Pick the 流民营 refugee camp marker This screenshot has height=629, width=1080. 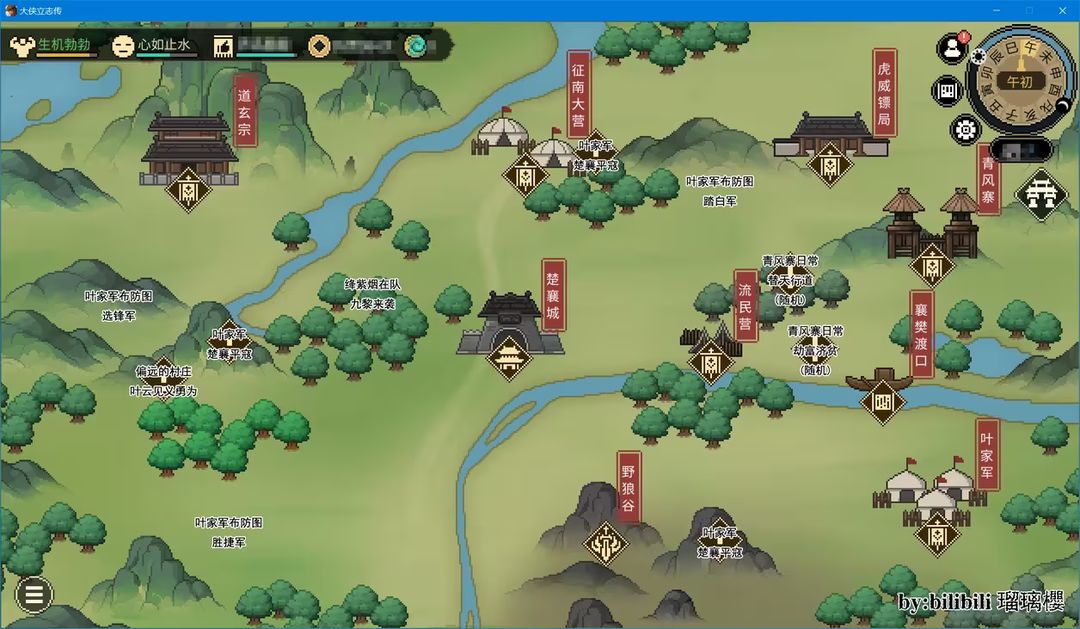711,361
